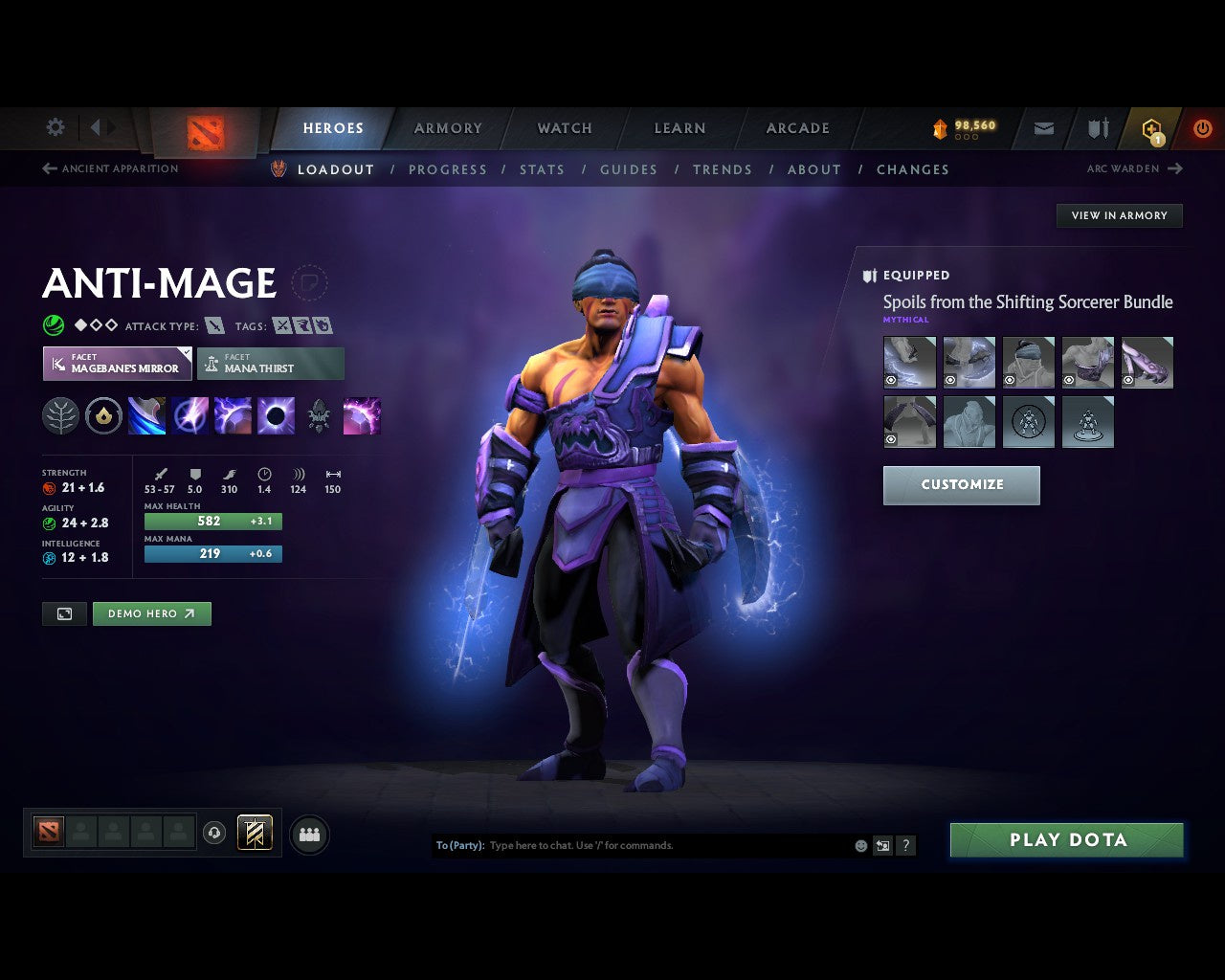
Task: Expand to the next hero Arc Warden
Action: pyautogui.click(x=1136, y=168)
